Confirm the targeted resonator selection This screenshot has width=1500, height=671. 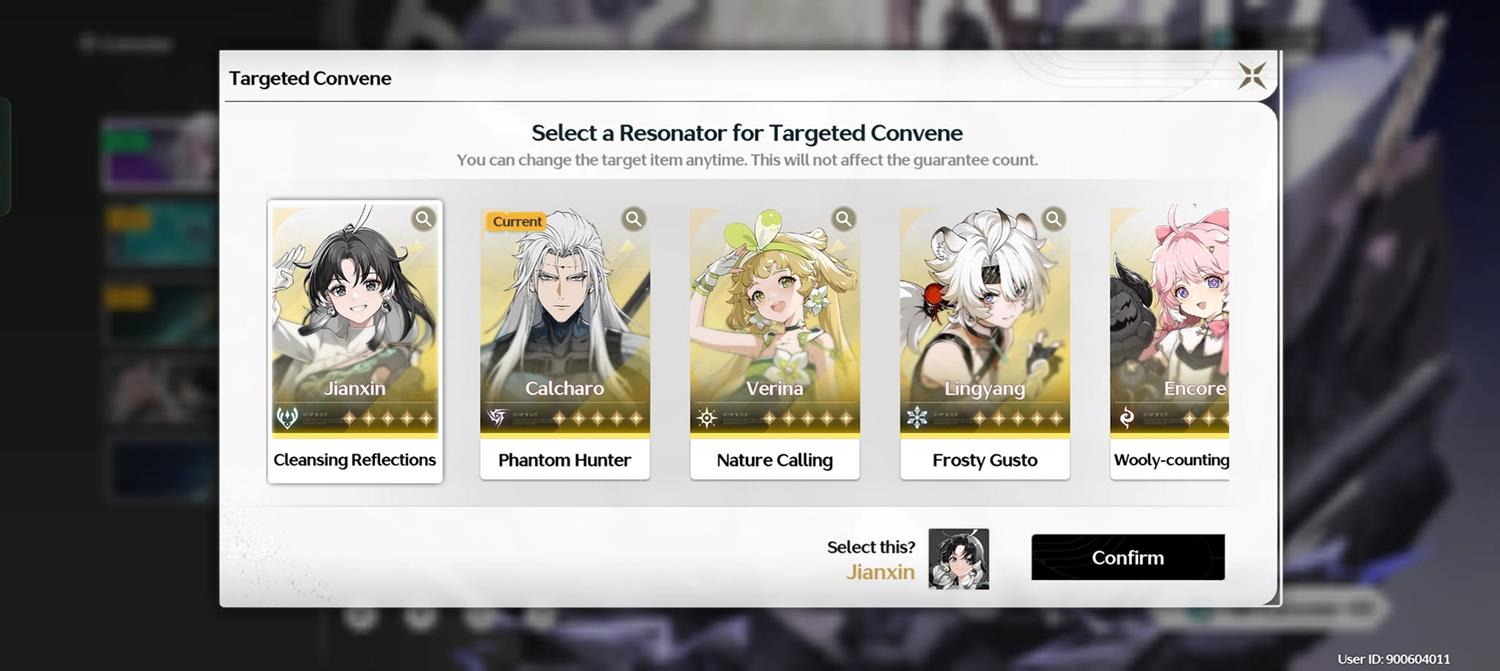1127,557
